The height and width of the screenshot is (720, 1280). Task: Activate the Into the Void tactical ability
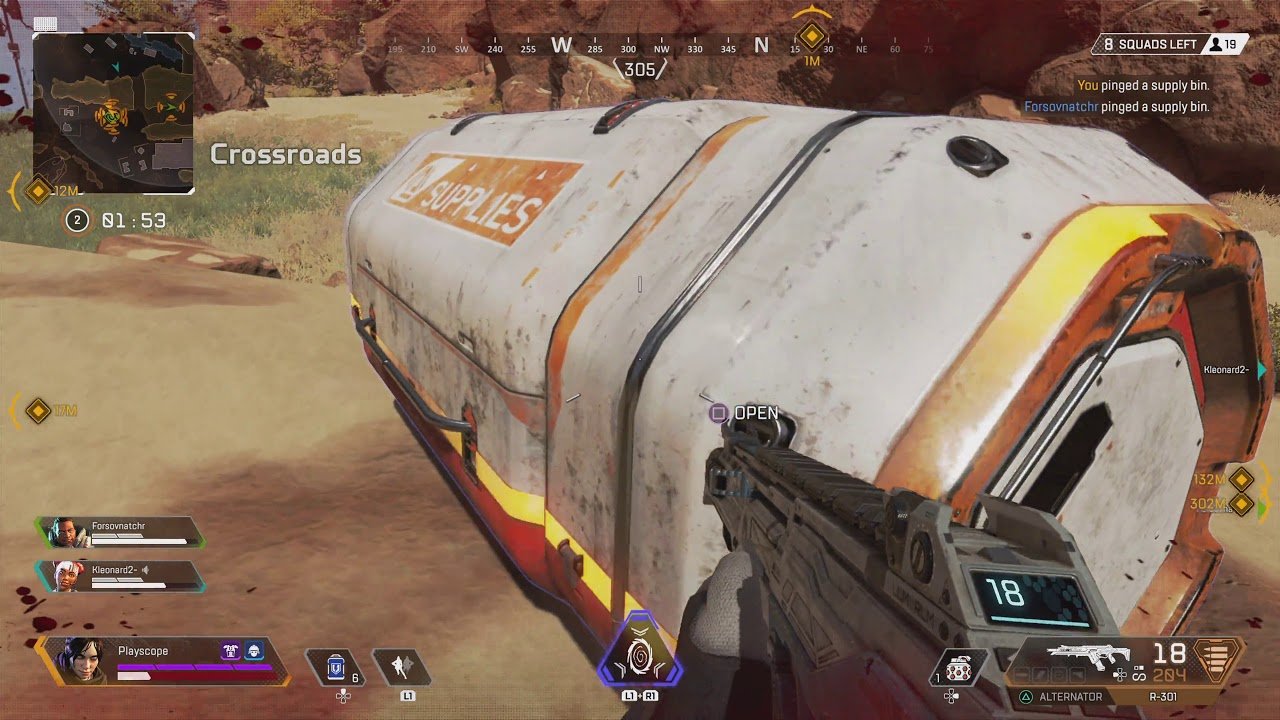tap(400, 667)
